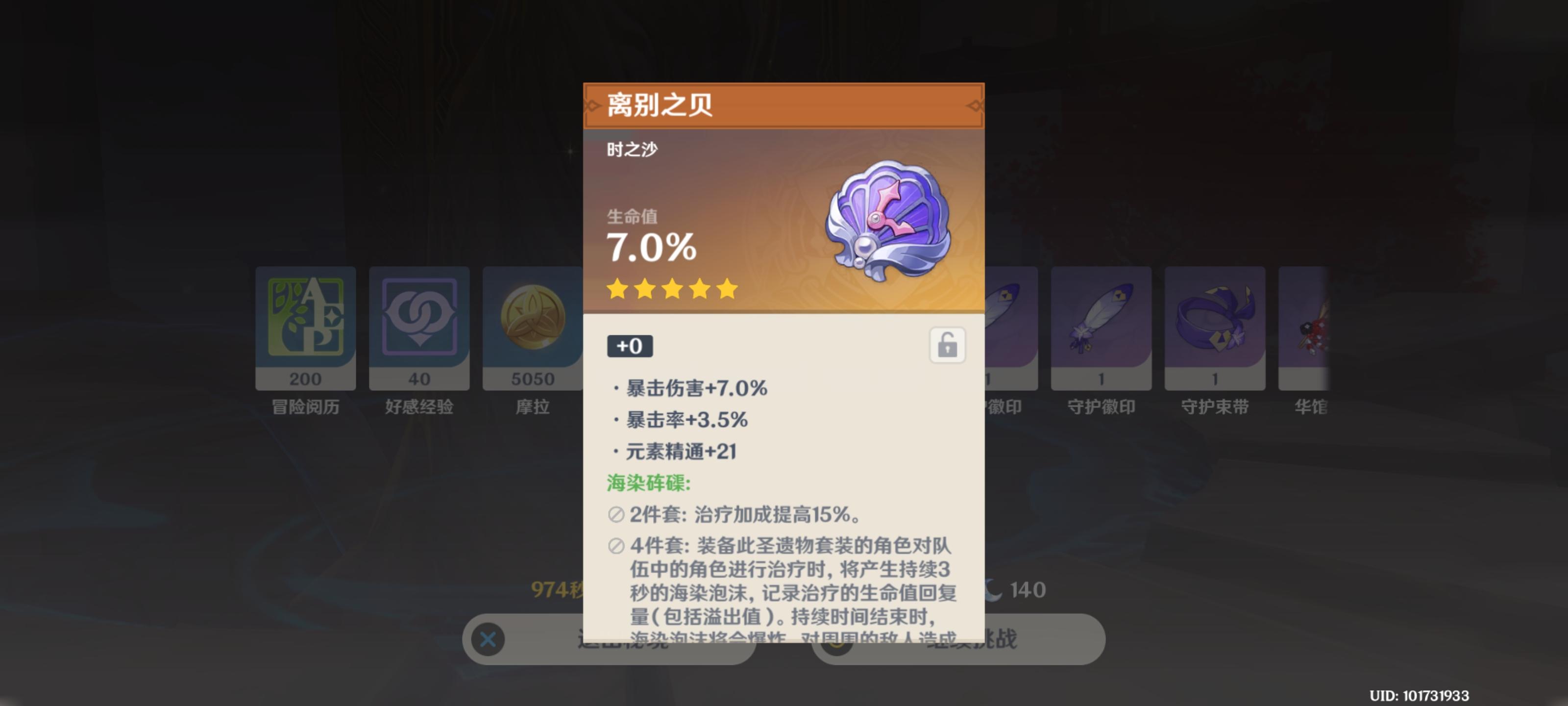The width and height of the screenshot is (1568, 706).
Task: Open the partially hidden 徽印 reward card
Action: click(x=1010, y=335)
